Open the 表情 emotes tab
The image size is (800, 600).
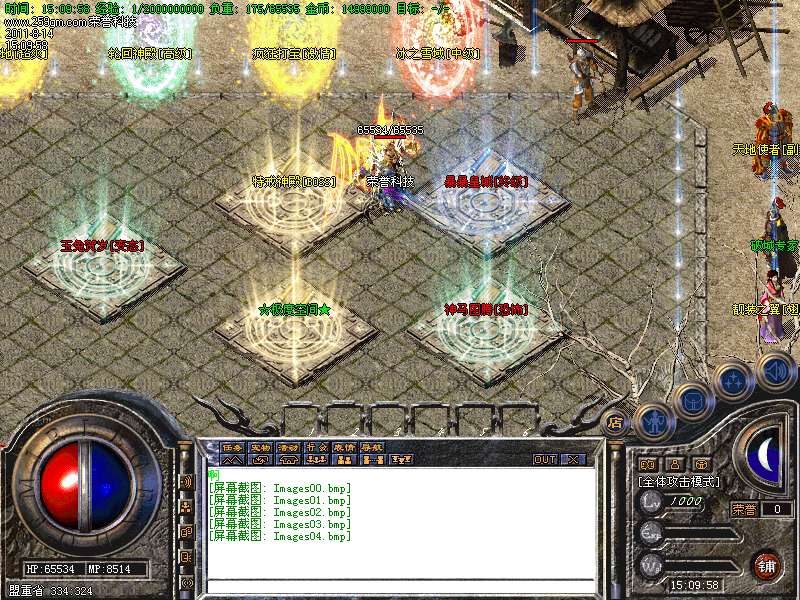[x=344, y=447]
